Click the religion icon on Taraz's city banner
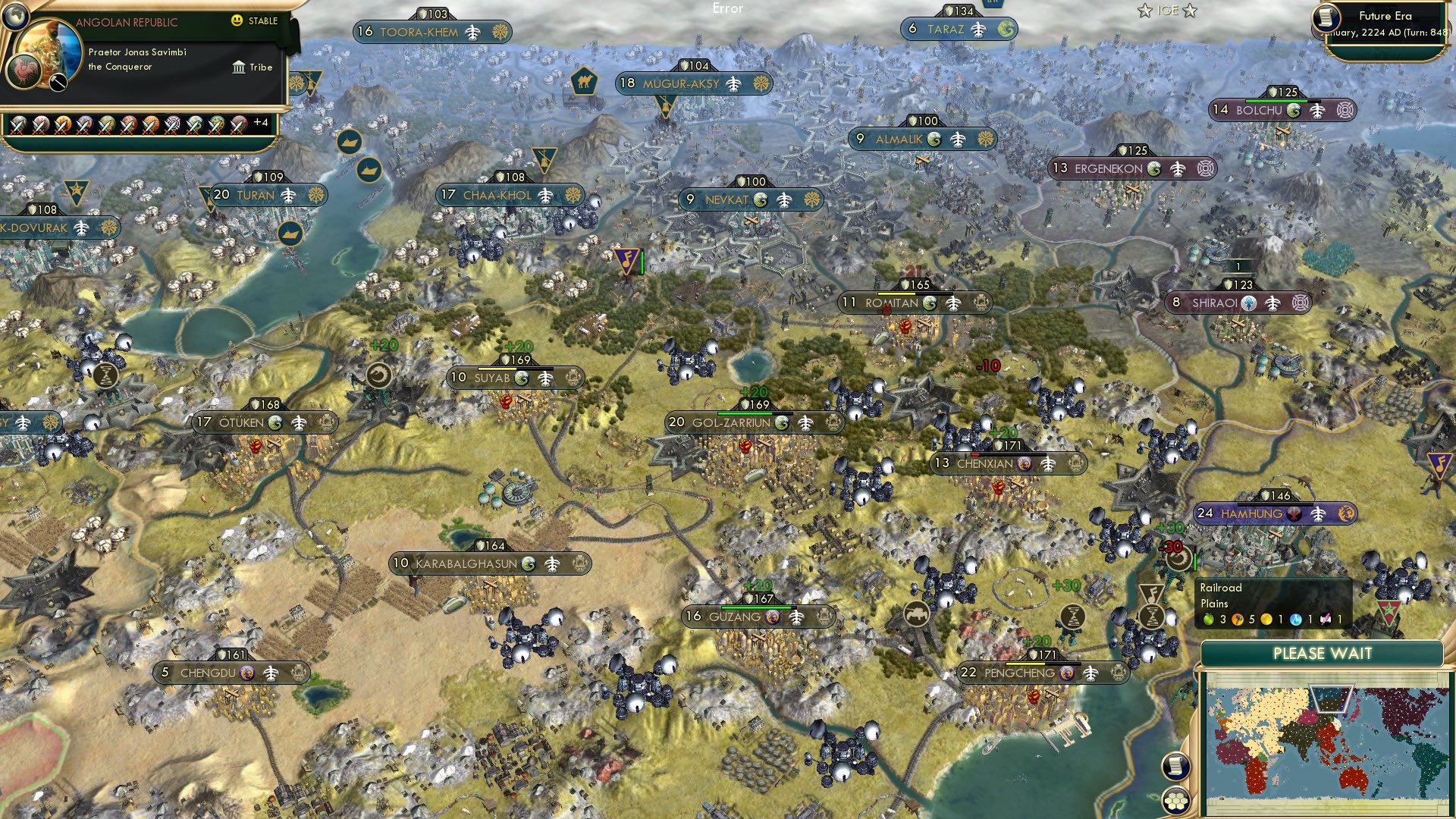Image resolution: width=1456 pixels, height=819 pixels. [1006, 29]
